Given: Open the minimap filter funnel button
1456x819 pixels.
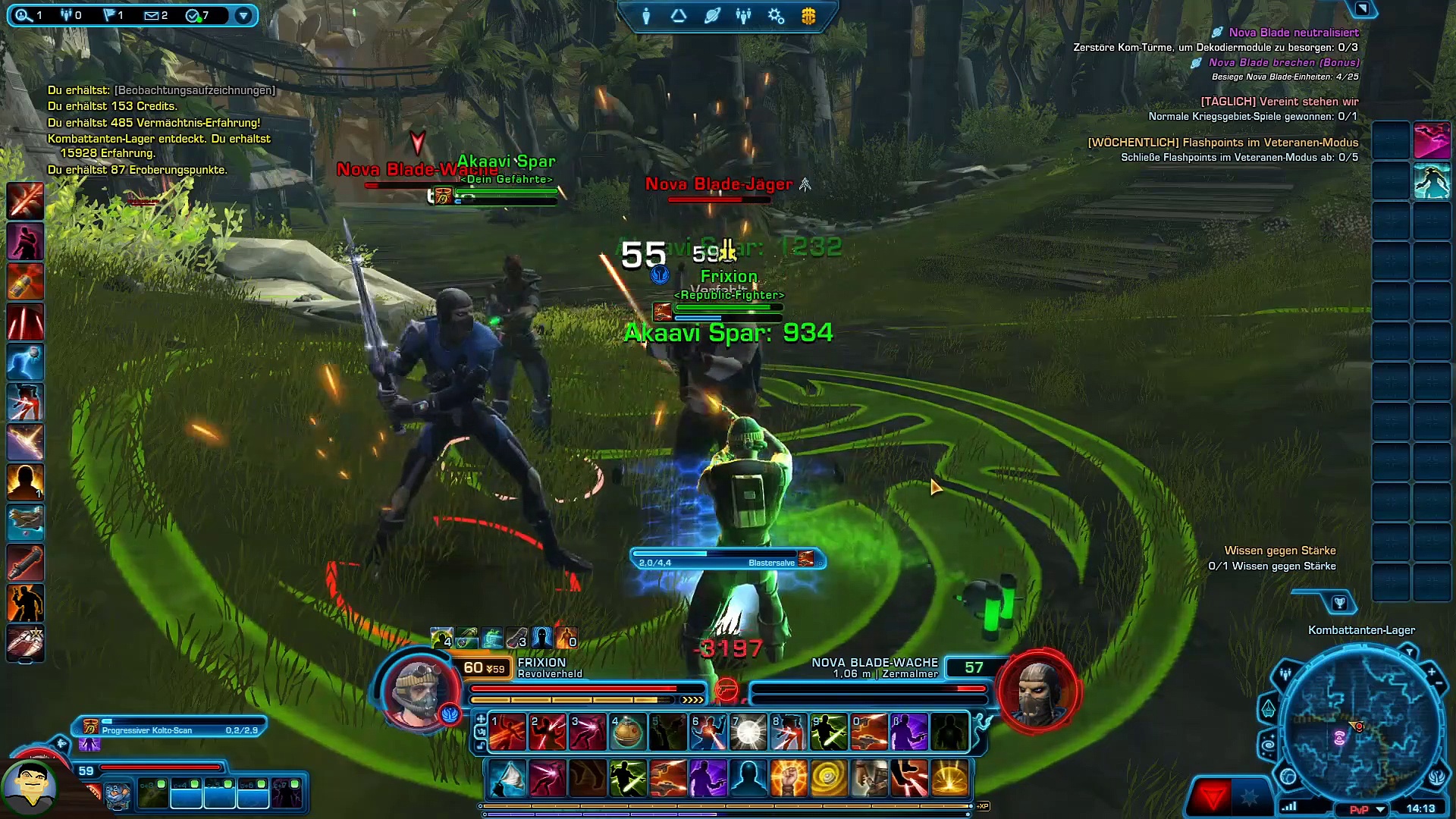Looking at the screenshot, I should tap(1409, 652).
